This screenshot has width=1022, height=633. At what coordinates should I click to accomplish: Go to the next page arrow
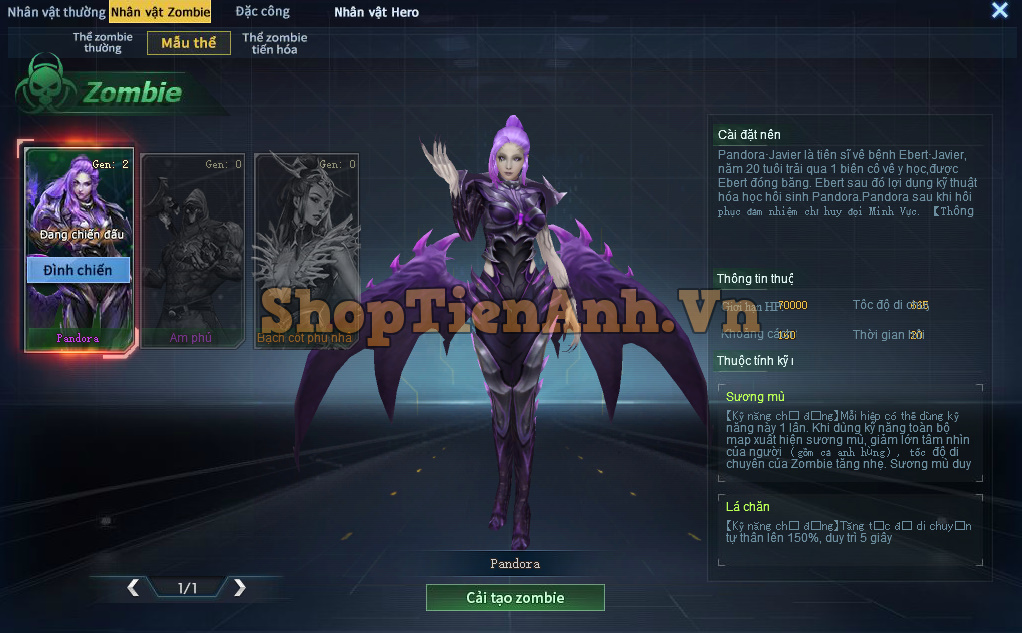coord(239,588)
